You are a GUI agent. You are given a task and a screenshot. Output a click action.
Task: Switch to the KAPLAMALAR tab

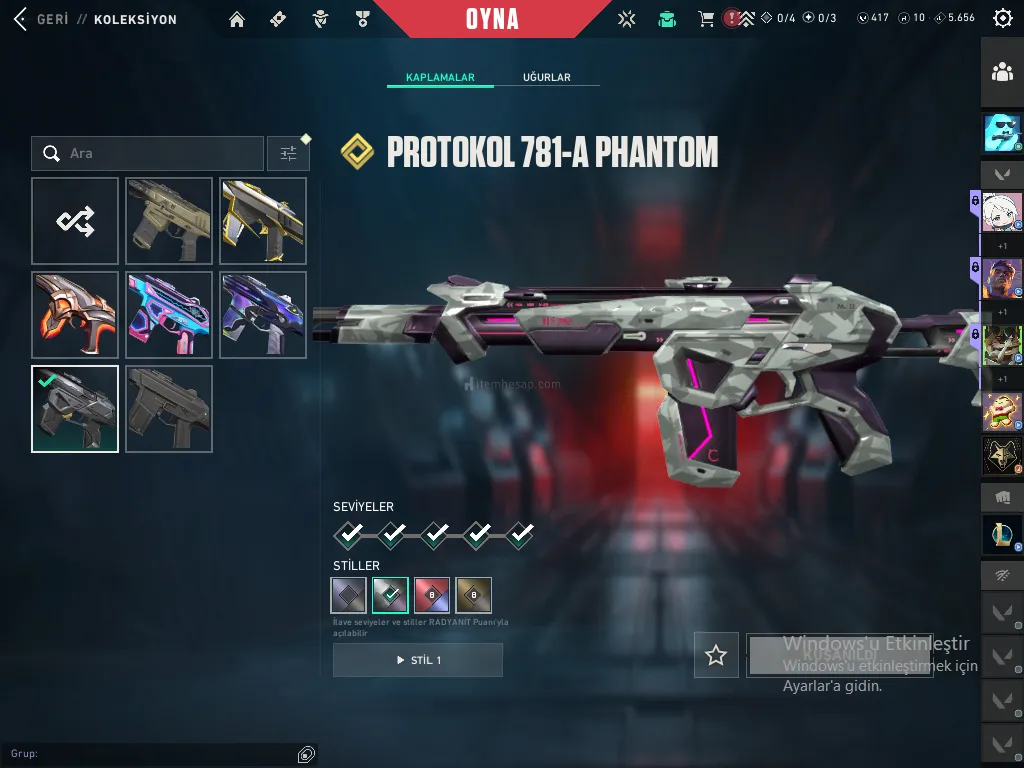pos(440,77)
